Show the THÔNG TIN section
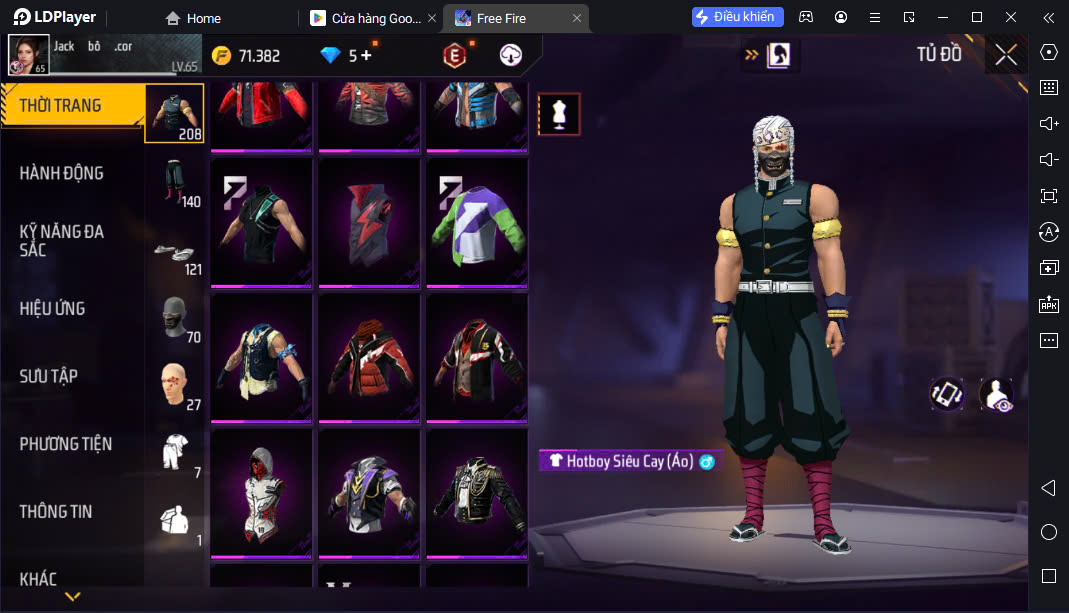Viewport: 1069px width, 613px height. point(56,511)
